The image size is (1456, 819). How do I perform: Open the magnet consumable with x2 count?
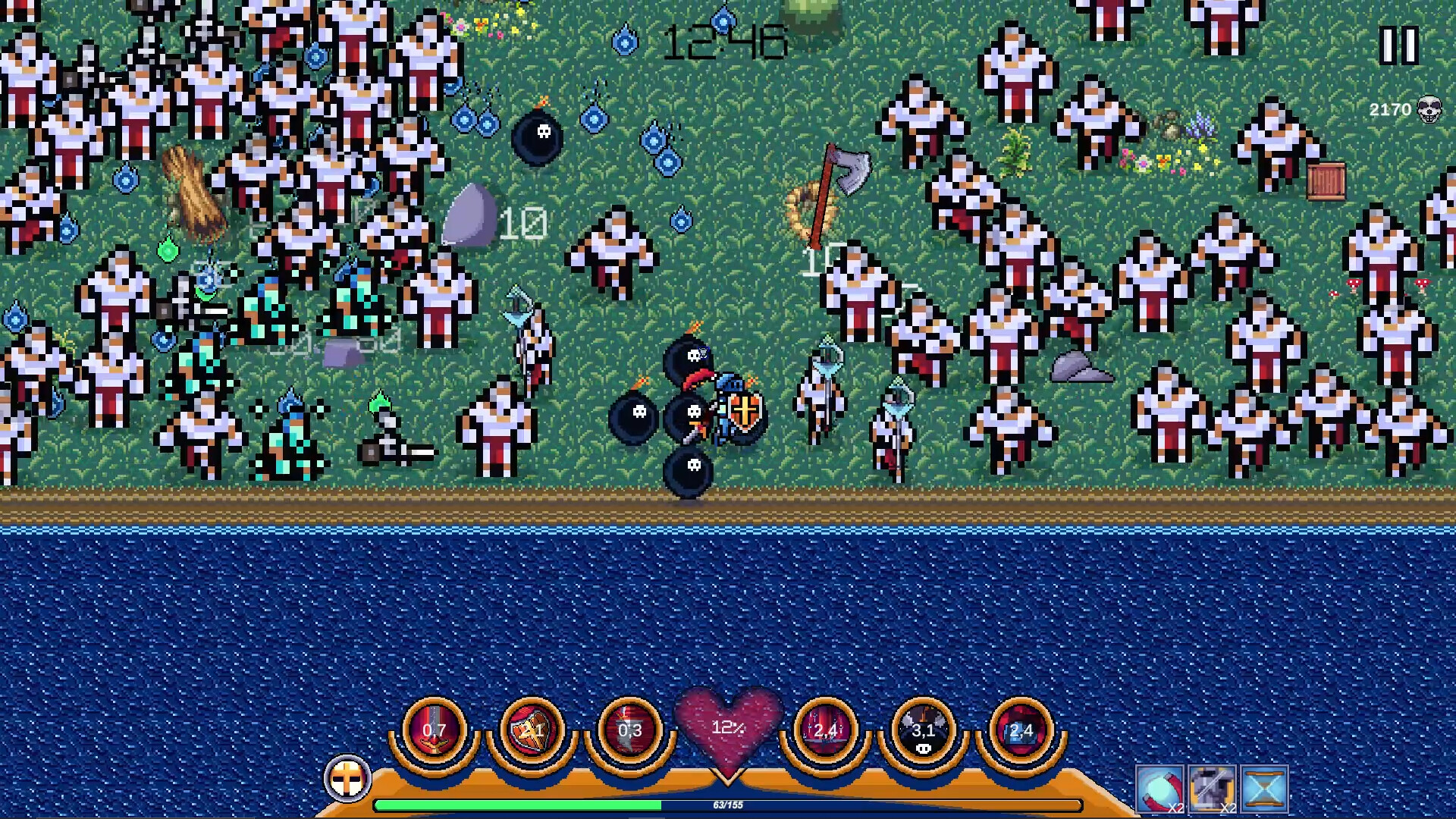point(1159,789)
